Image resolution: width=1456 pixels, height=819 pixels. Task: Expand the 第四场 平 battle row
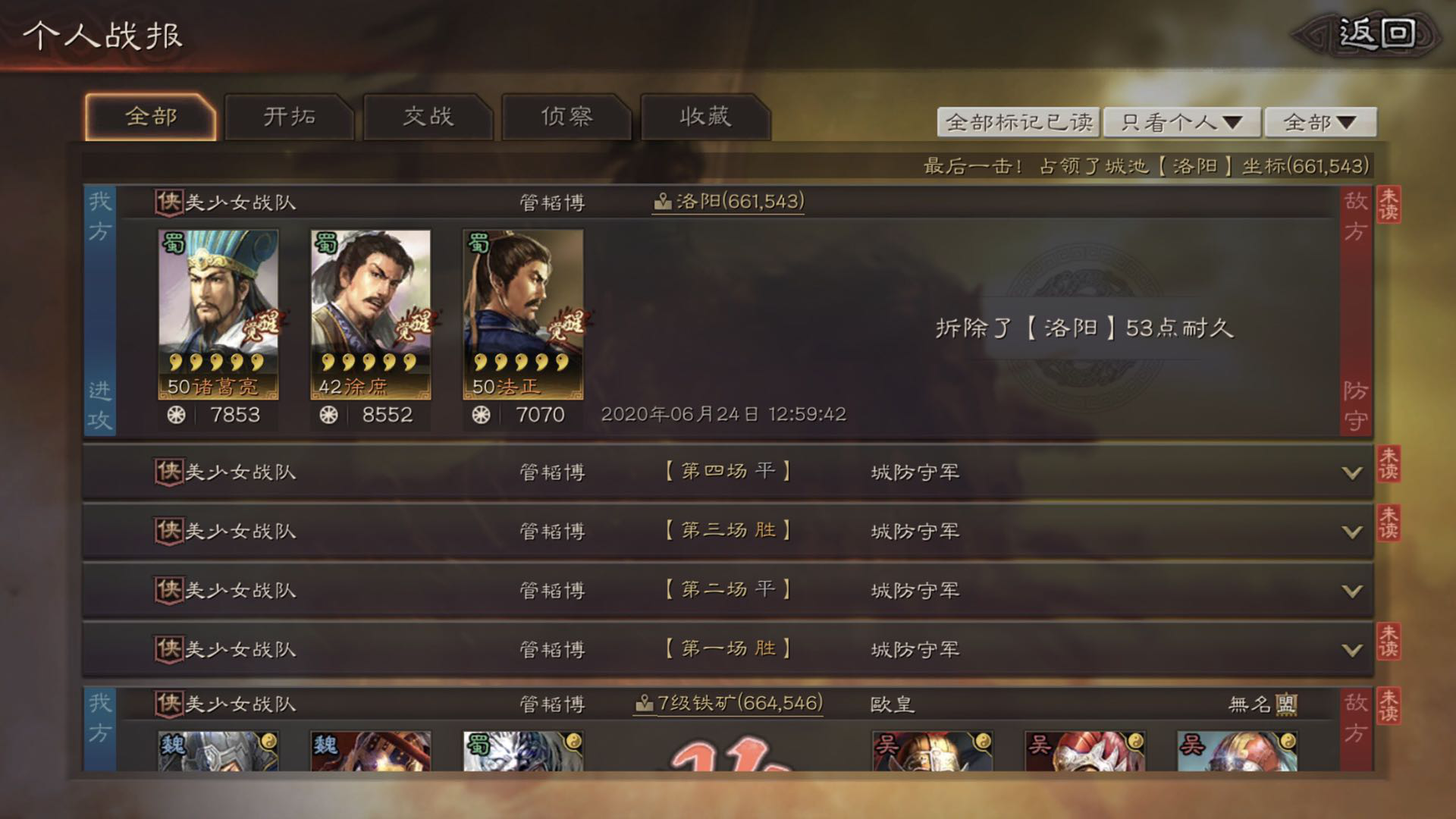1351,472
